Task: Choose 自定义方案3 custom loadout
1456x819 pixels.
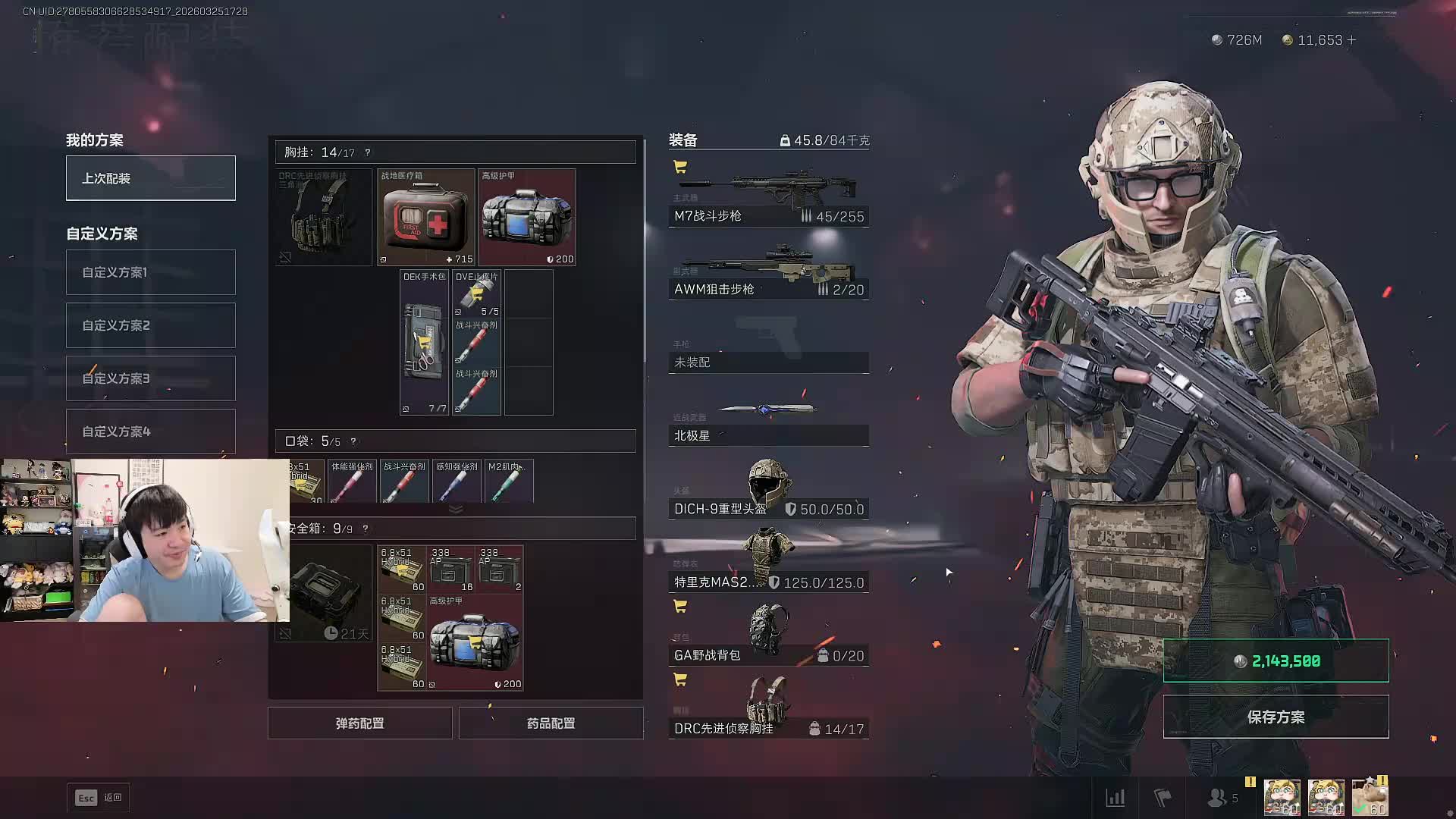Action: 150,378
